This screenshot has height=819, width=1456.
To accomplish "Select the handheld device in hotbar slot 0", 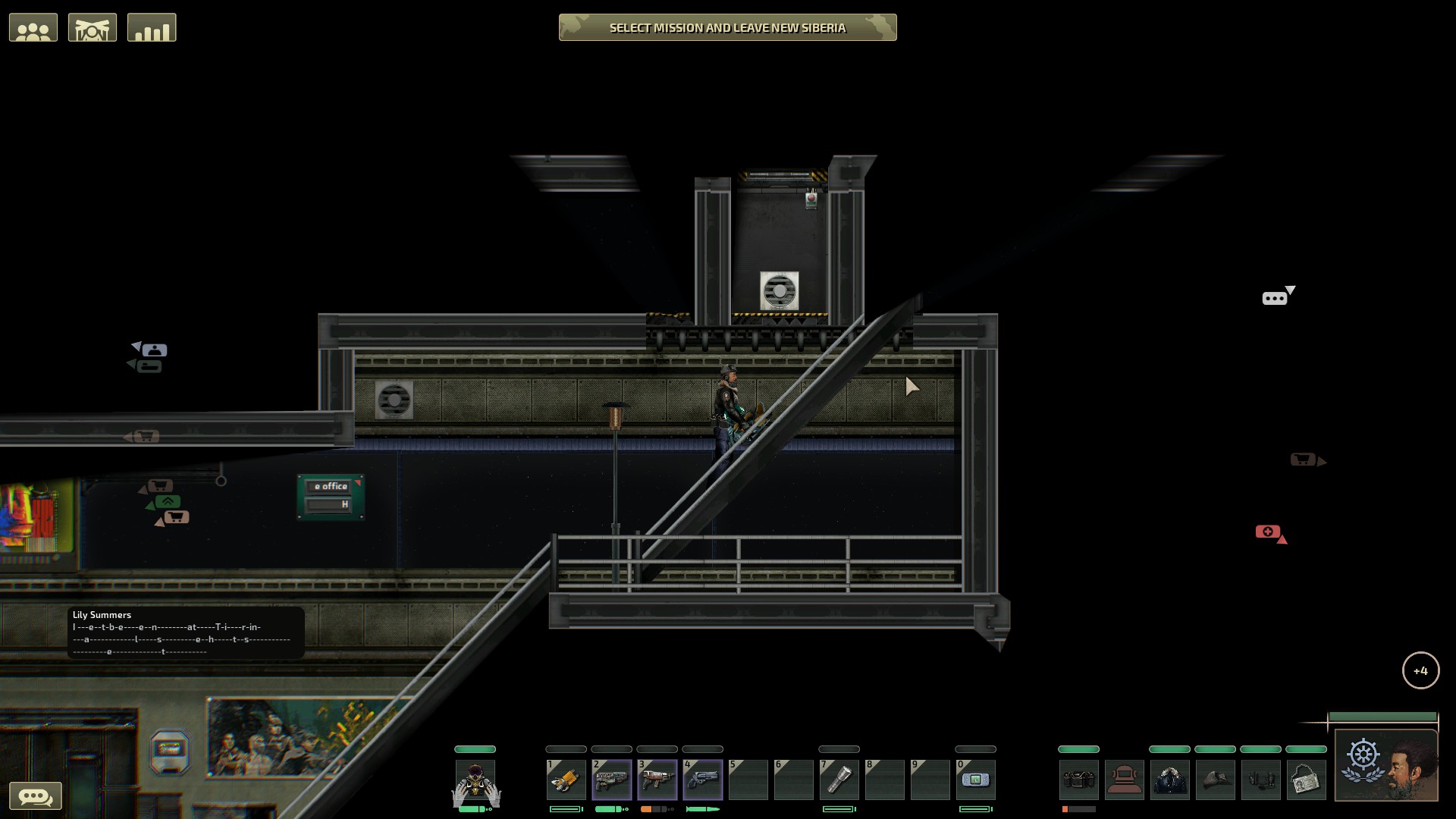I will [x=977, y=780].
